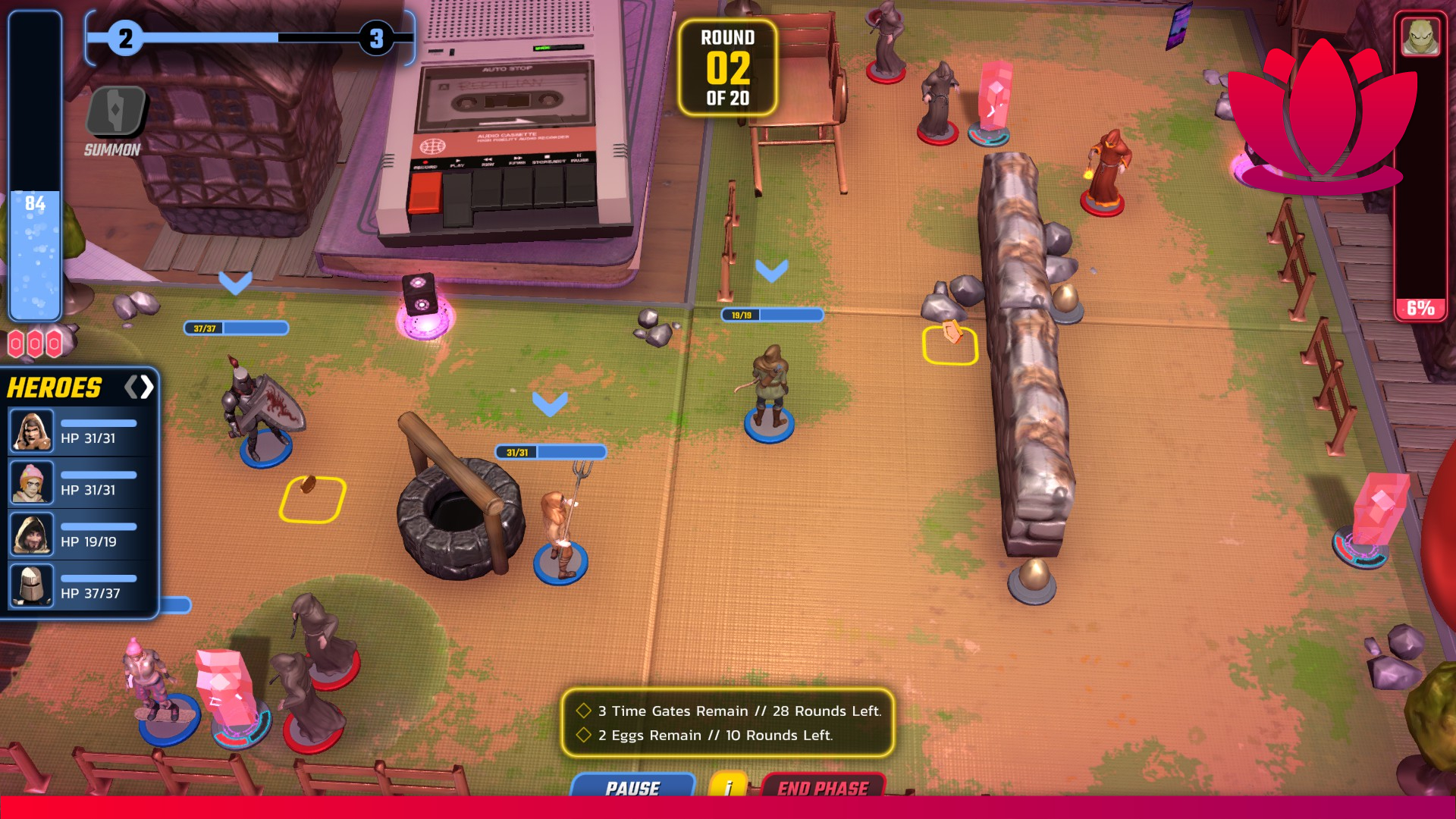This screenshot has height=819, width=1456.
Task: Click the 6% progress meter on the right
Action: click(1420, 309)
